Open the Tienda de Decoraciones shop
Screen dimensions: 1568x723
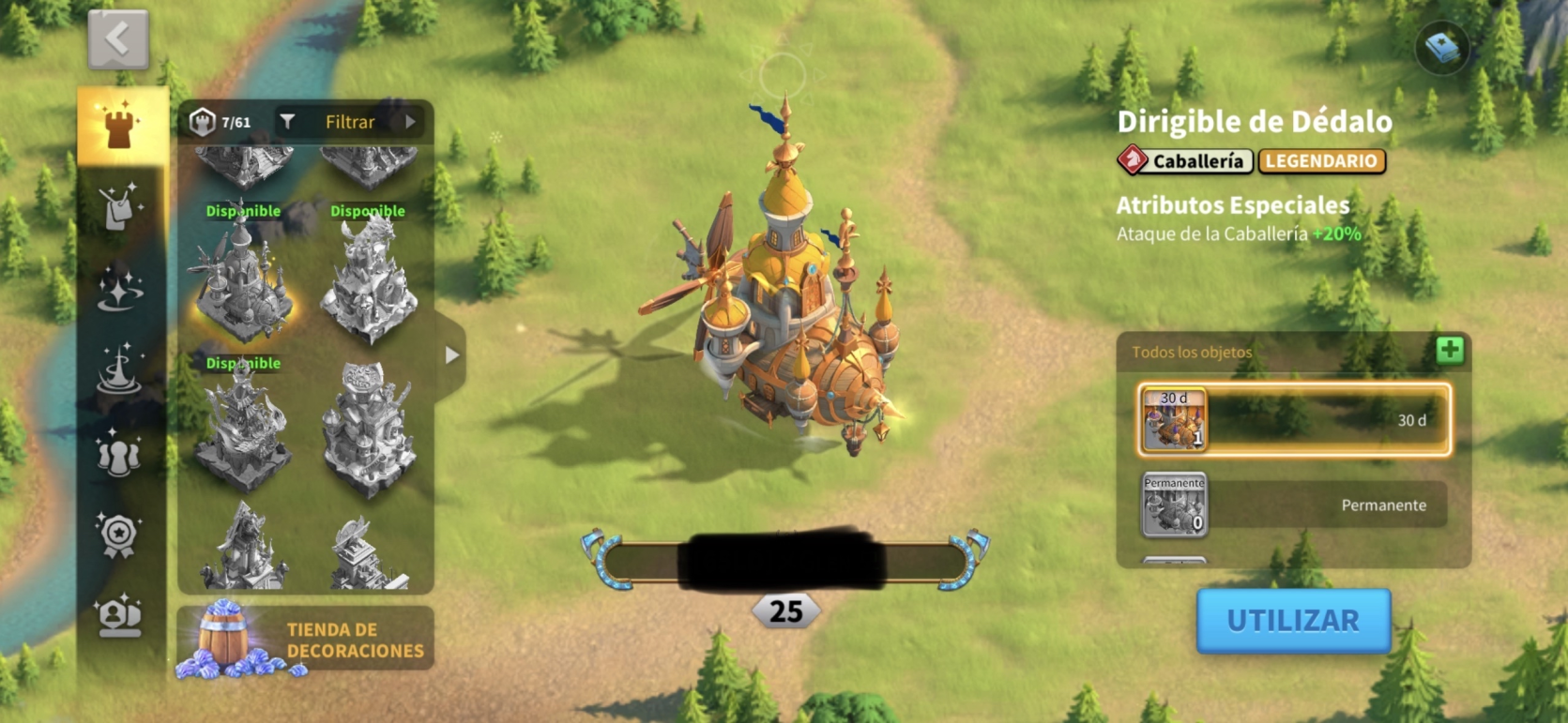[306, 640]
